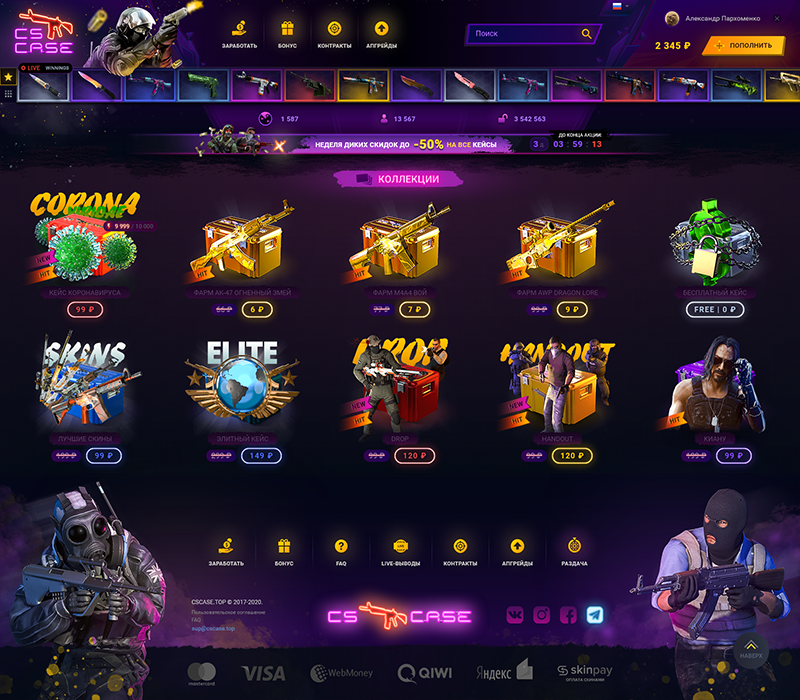Visit the Telegram social icon
This screenshot has height=700, width=800.
595,615
